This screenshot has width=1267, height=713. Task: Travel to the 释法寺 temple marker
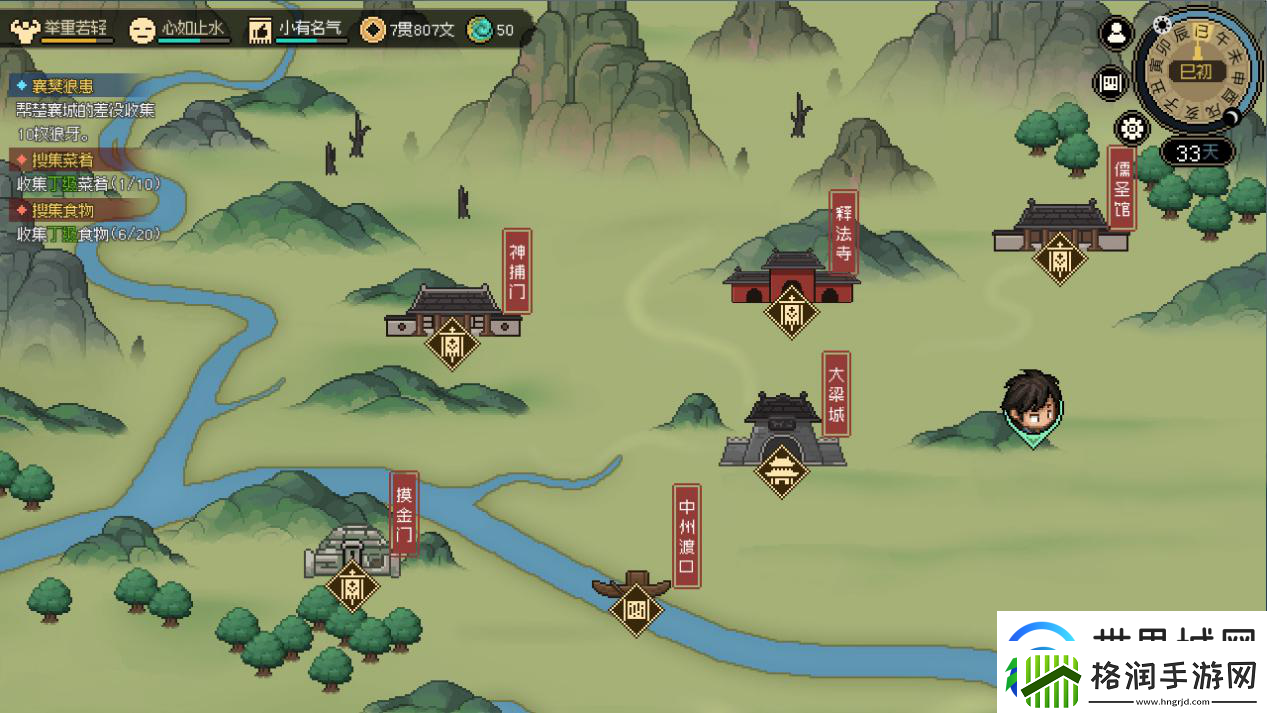[791, 311]
